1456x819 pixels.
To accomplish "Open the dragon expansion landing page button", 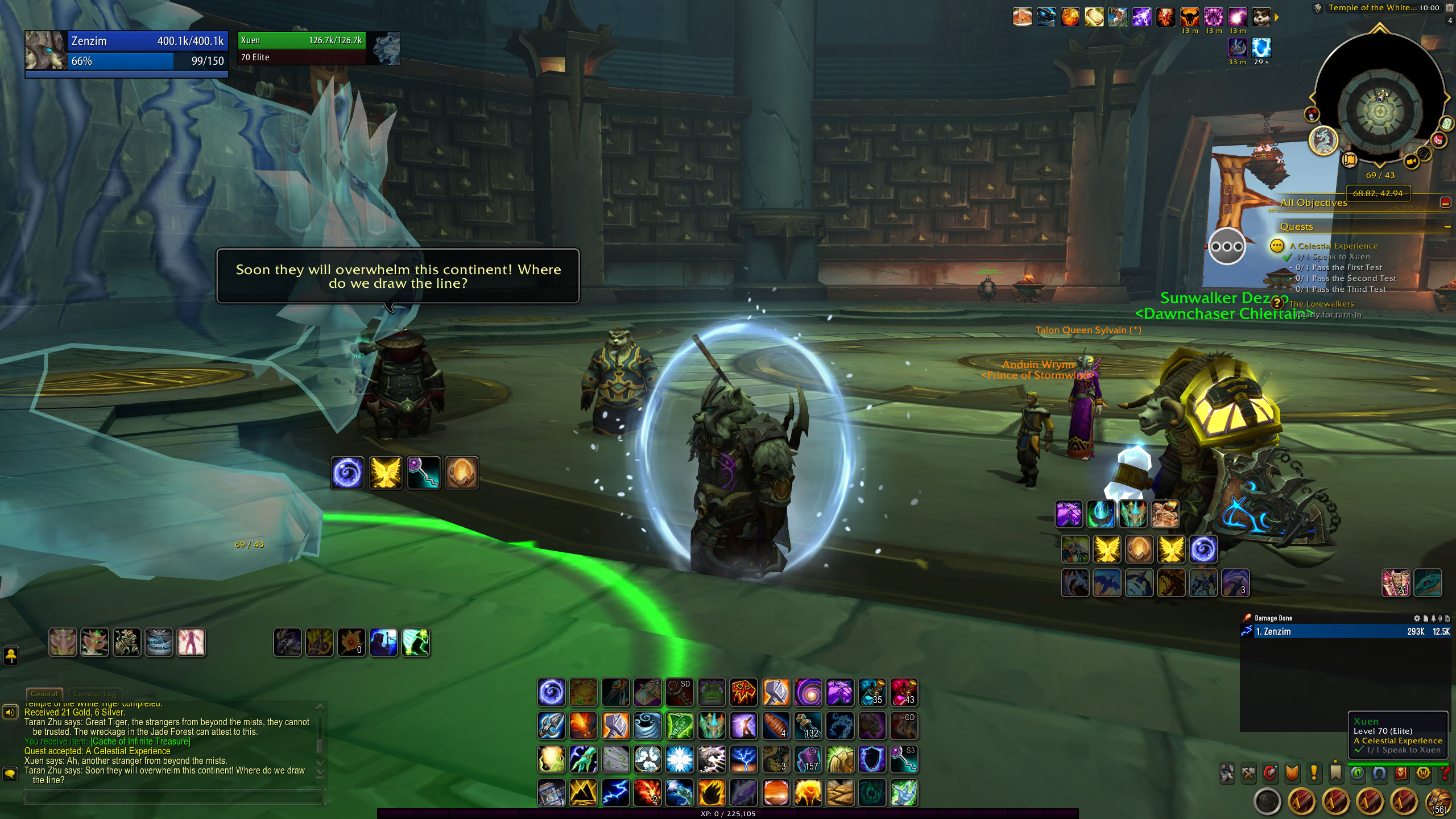I will pyautogui.click(x=1323, y=140).
